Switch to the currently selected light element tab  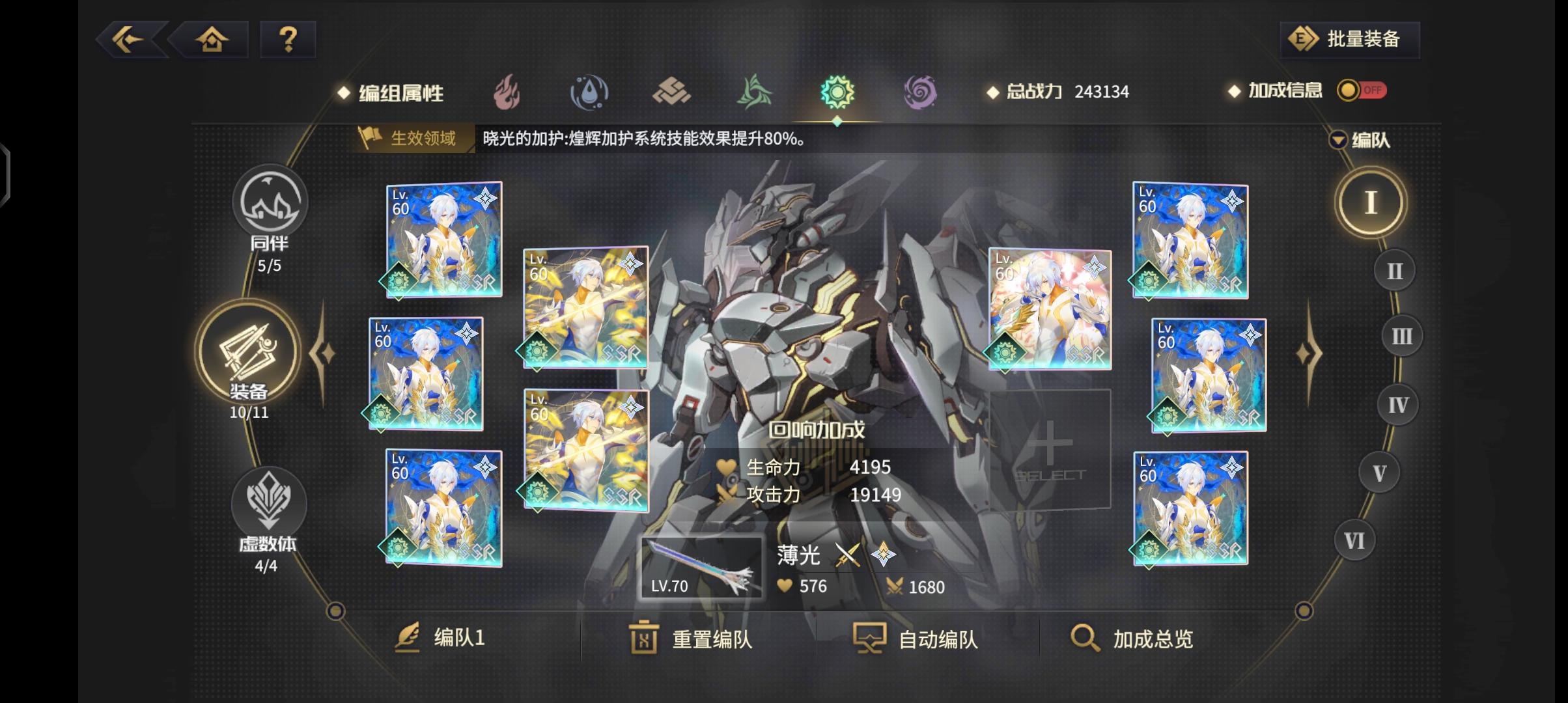tap(837, 93)
